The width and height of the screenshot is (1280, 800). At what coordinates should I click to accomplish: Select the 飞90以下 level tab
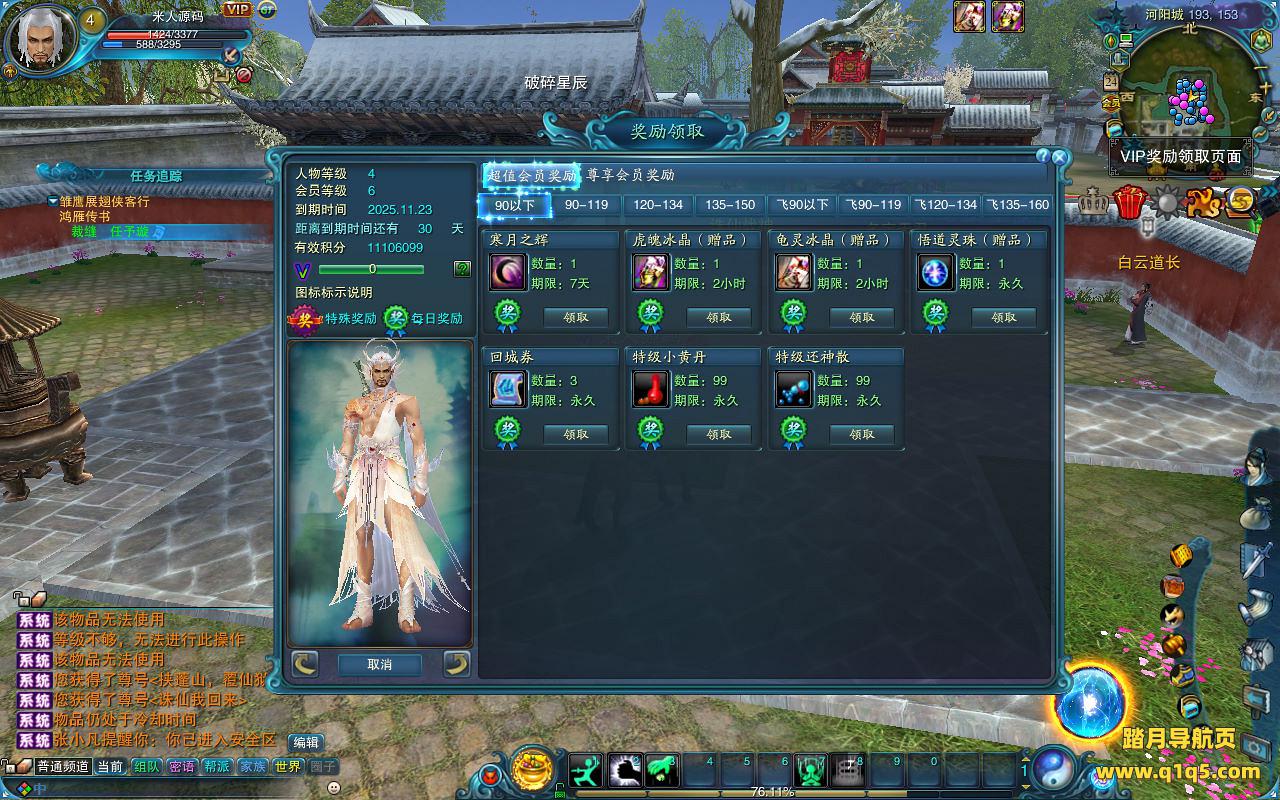pyautogui.click(x=802, y=205)
